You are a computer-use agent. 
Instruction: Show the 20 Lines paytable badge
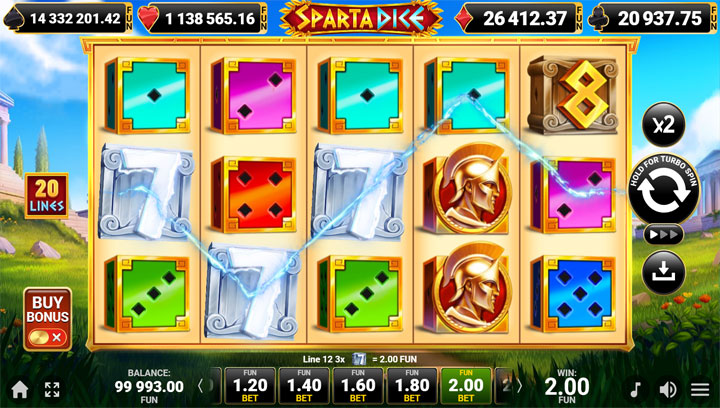click(47, 196)
